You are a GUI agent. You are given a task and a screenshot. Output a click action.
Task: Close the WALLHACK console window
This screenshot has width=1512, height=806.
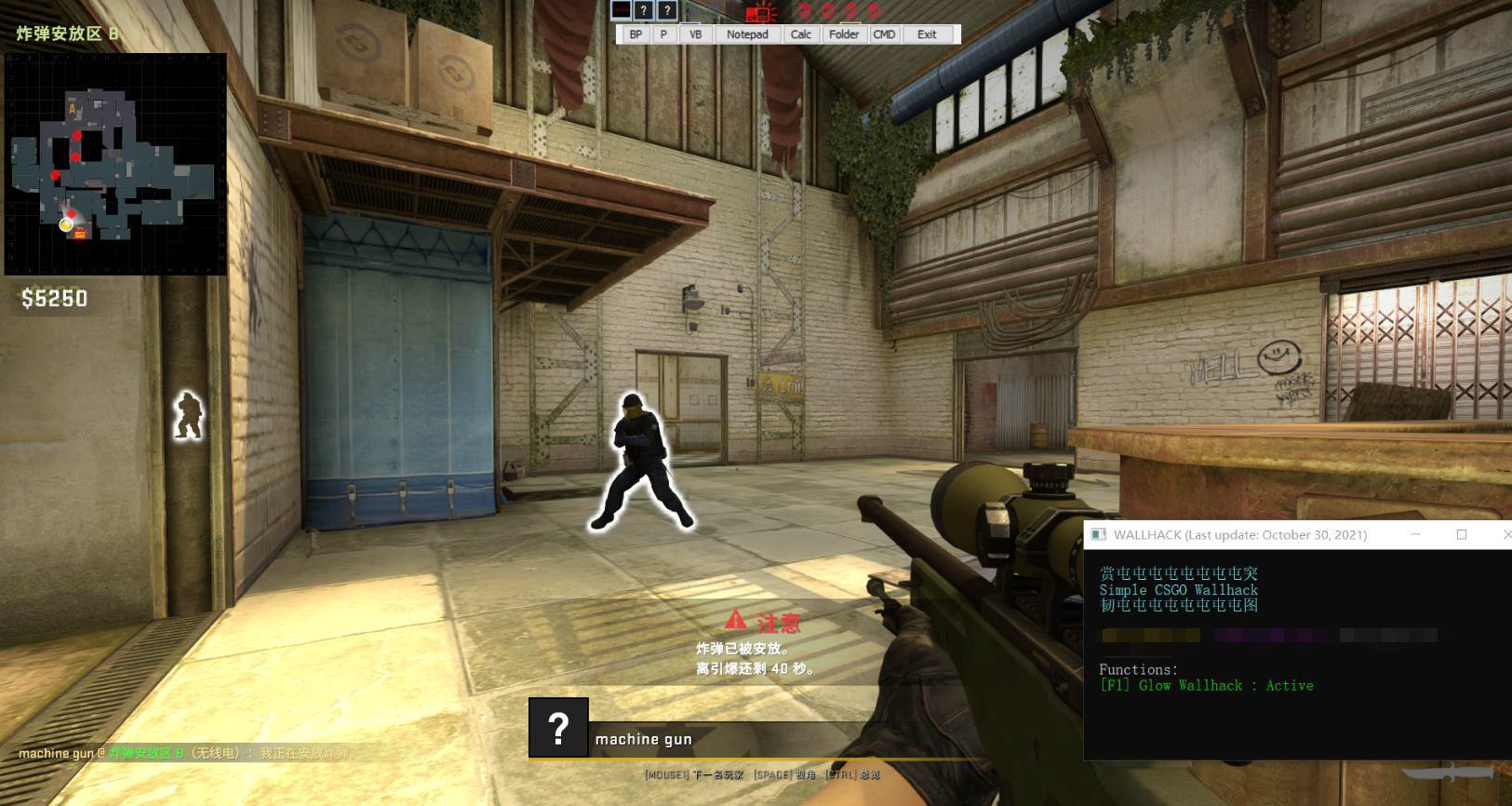[x=1505, y=534]
